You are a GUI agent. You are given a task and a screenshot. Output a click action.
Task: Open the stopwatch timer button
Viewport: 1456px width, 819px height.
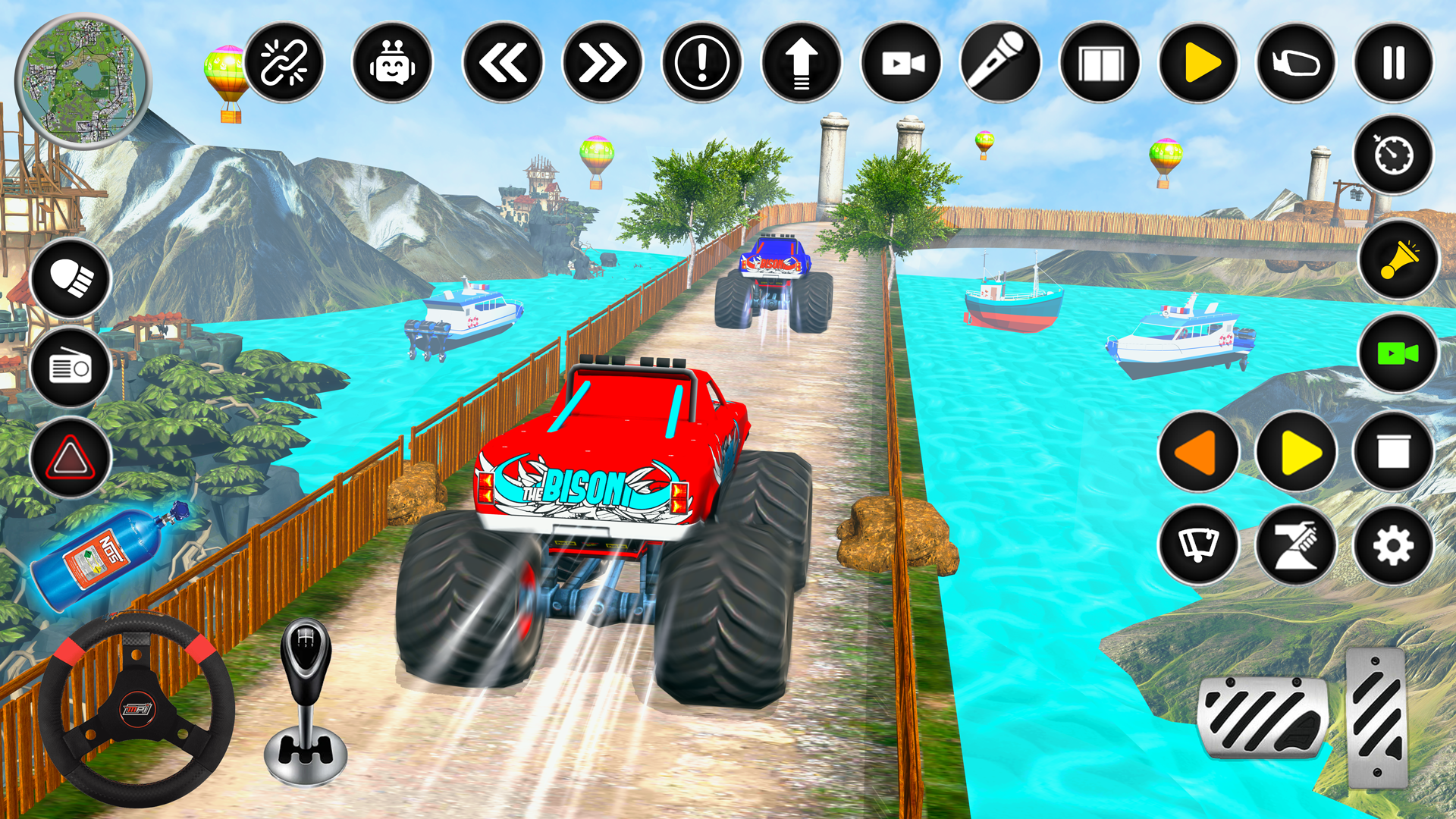coord(1394,155)
